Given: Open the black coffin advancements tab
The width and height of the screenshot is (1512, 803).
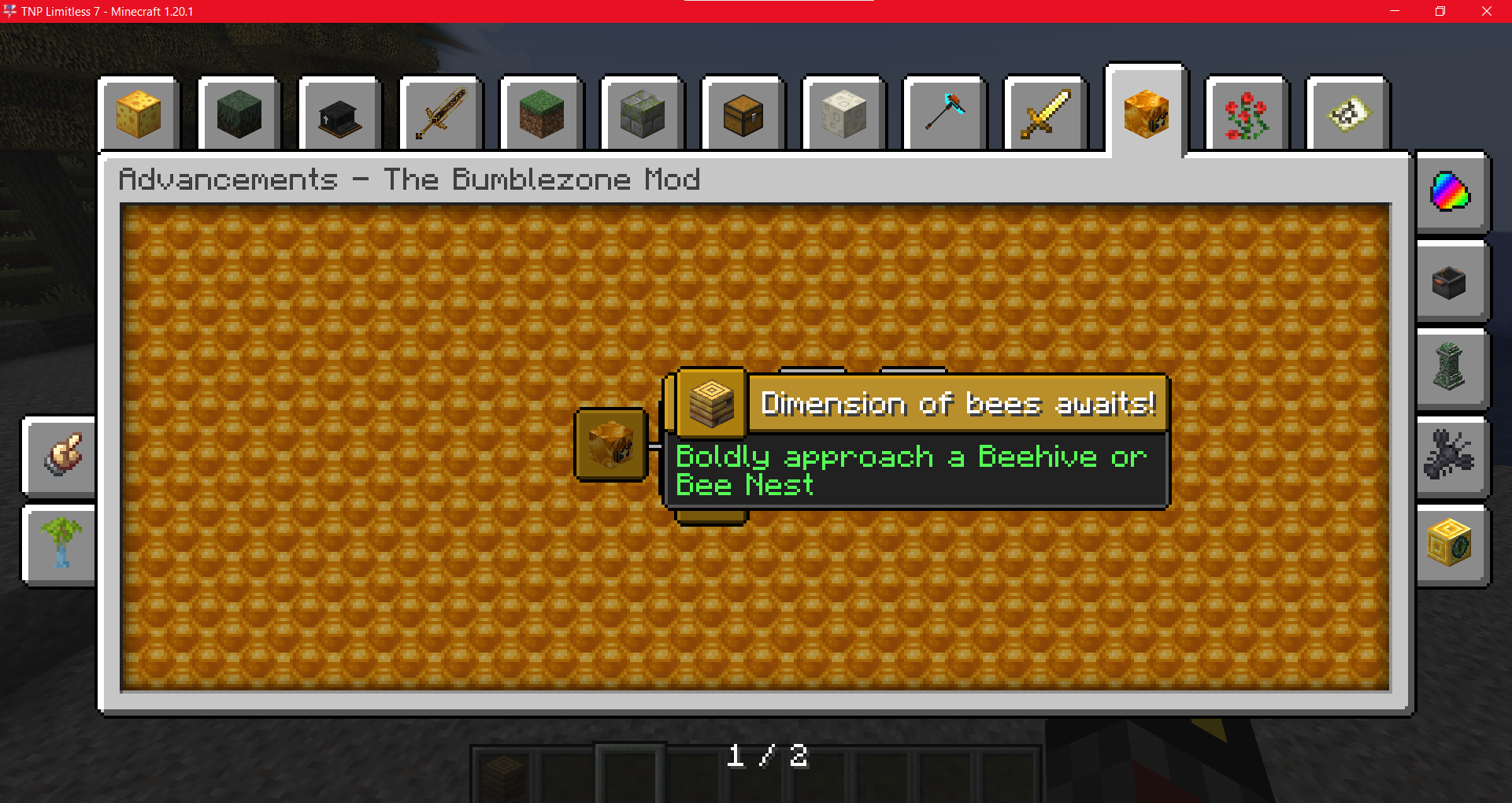Looking at the screenshot, I should tap(339, 114).
